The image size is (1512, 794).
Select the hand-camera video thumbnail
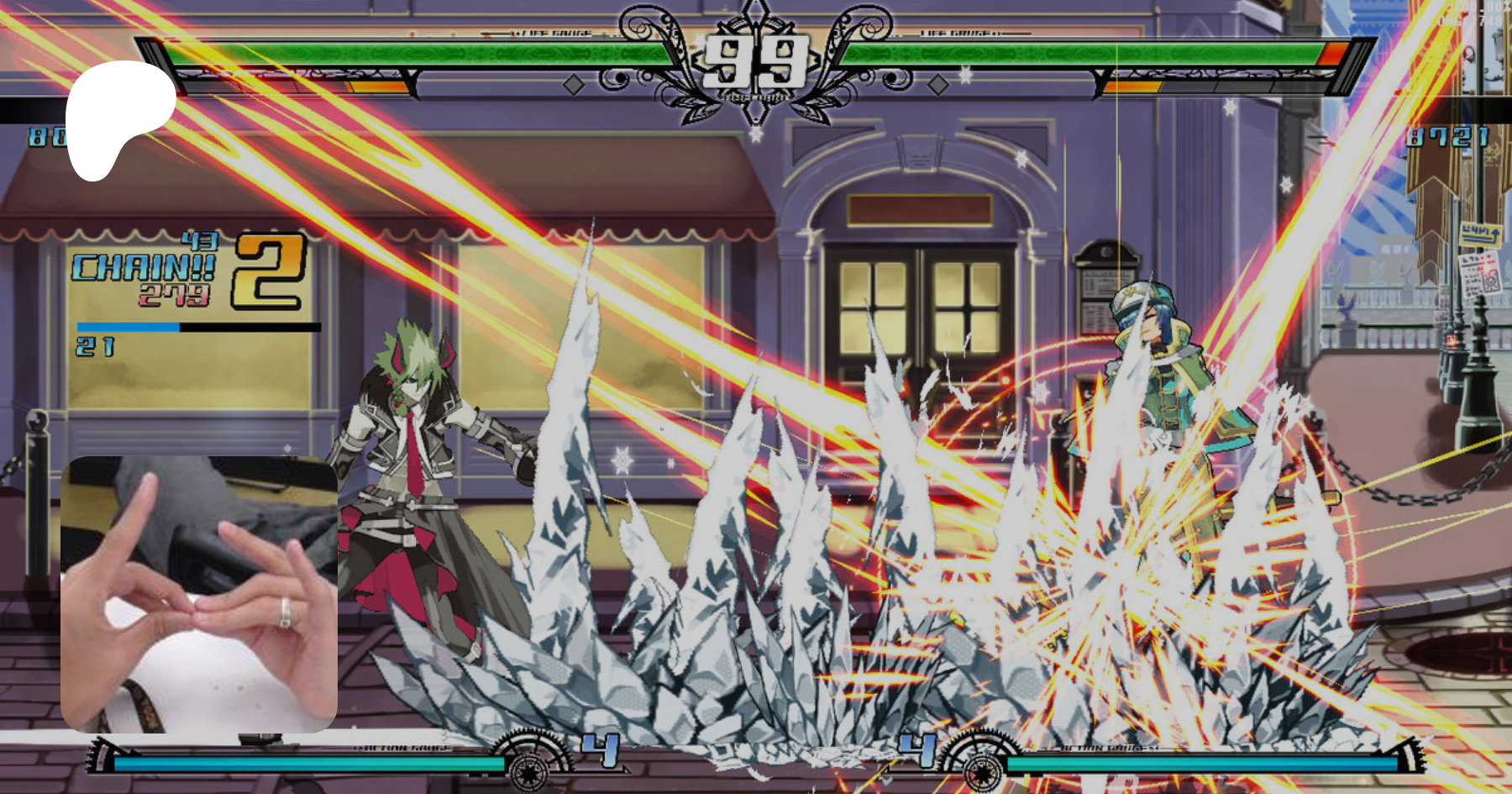pos(199,594)
